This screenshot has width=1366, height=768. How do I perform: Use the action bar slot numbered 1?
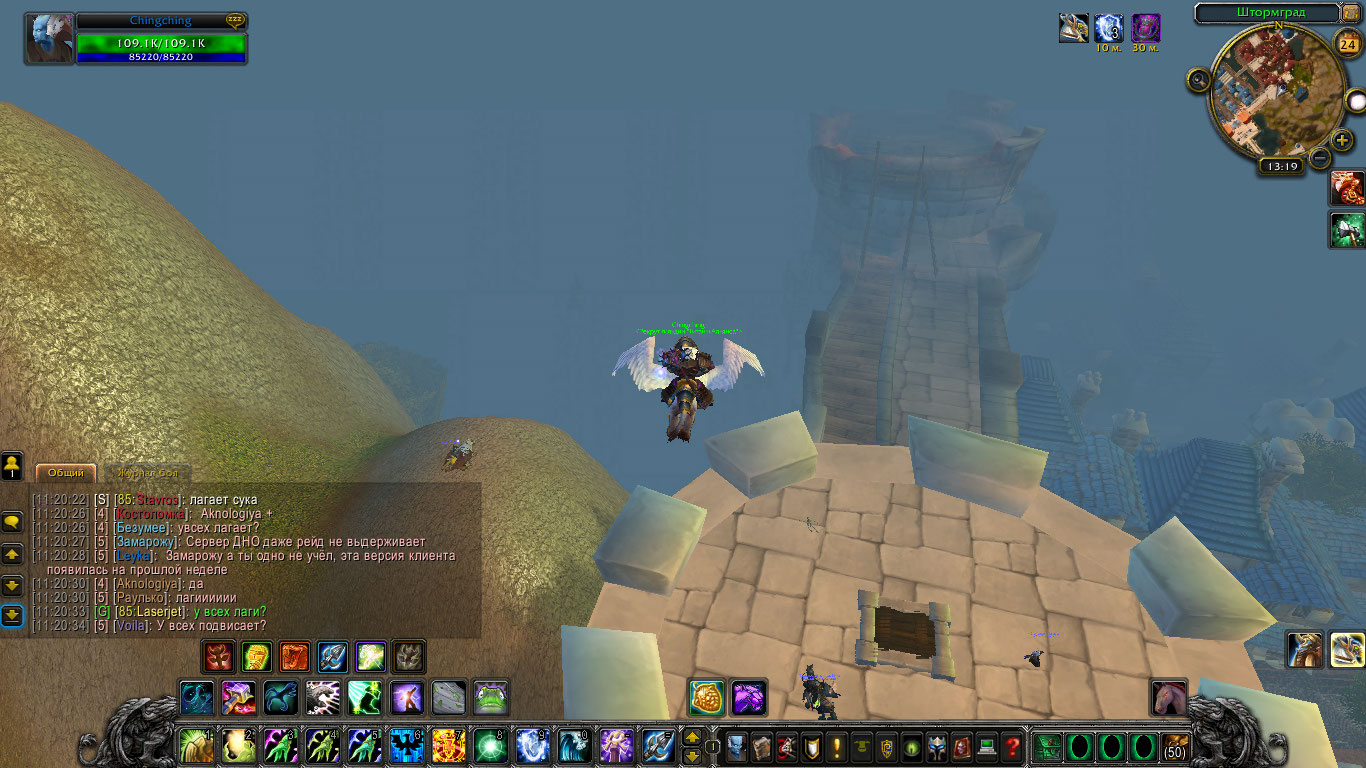click(196, 746)
